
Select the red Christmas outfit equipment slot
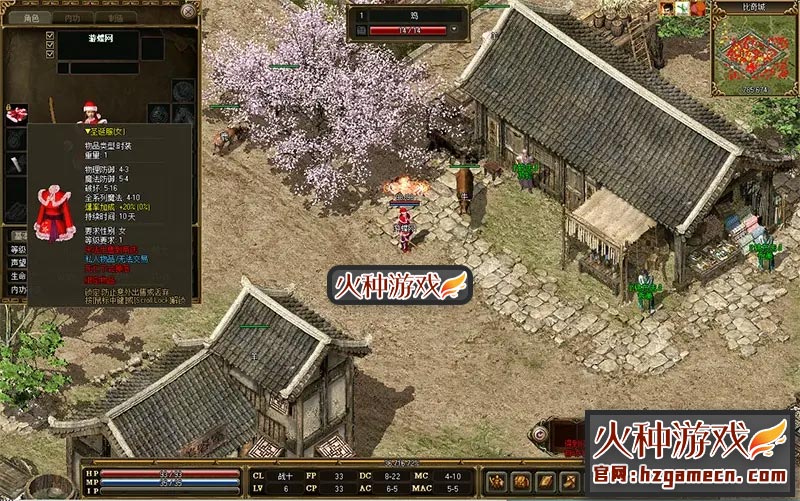coord(17,113)
